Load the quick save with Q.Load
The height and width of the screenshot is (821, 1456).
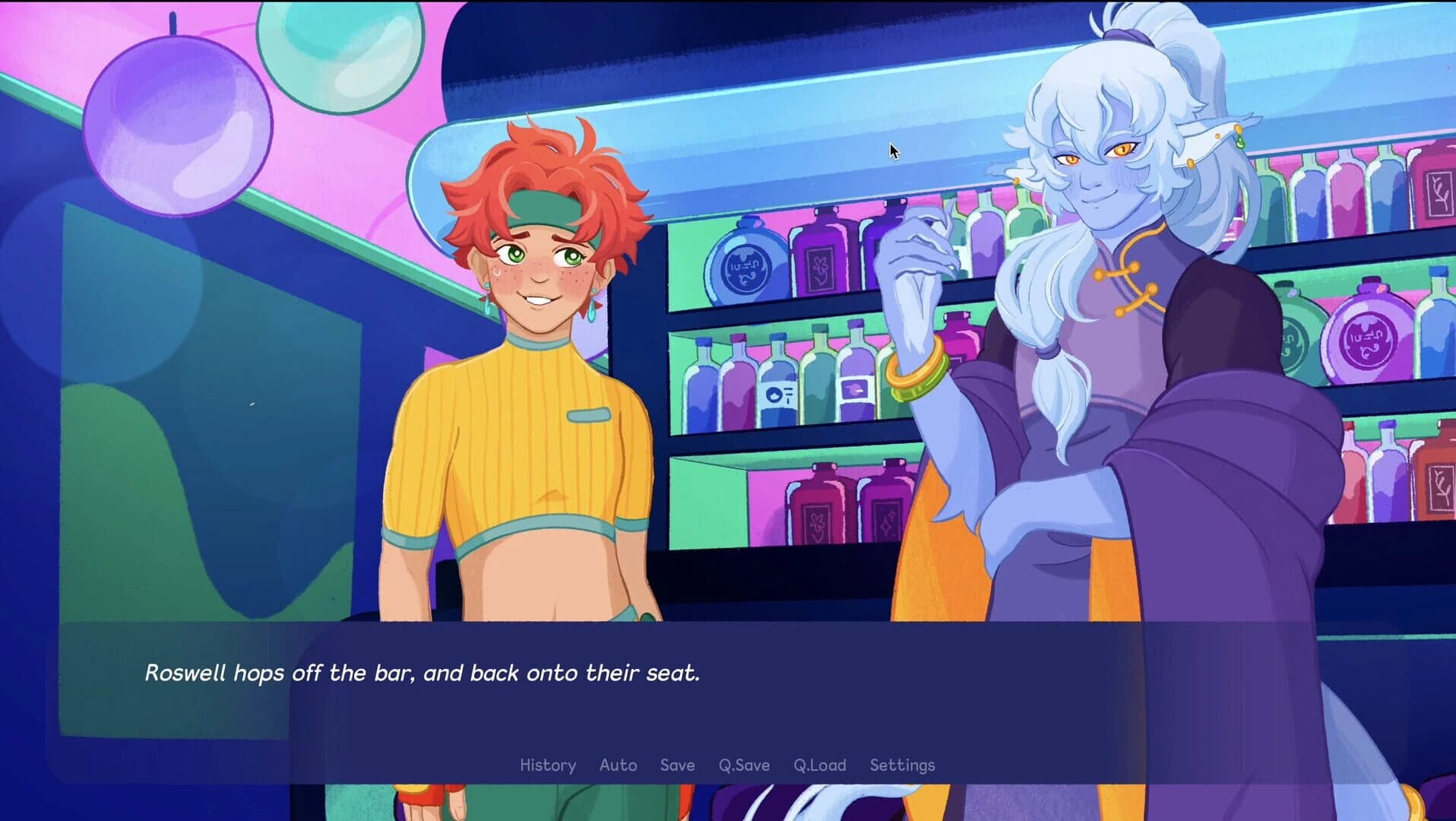pos(819,765)
